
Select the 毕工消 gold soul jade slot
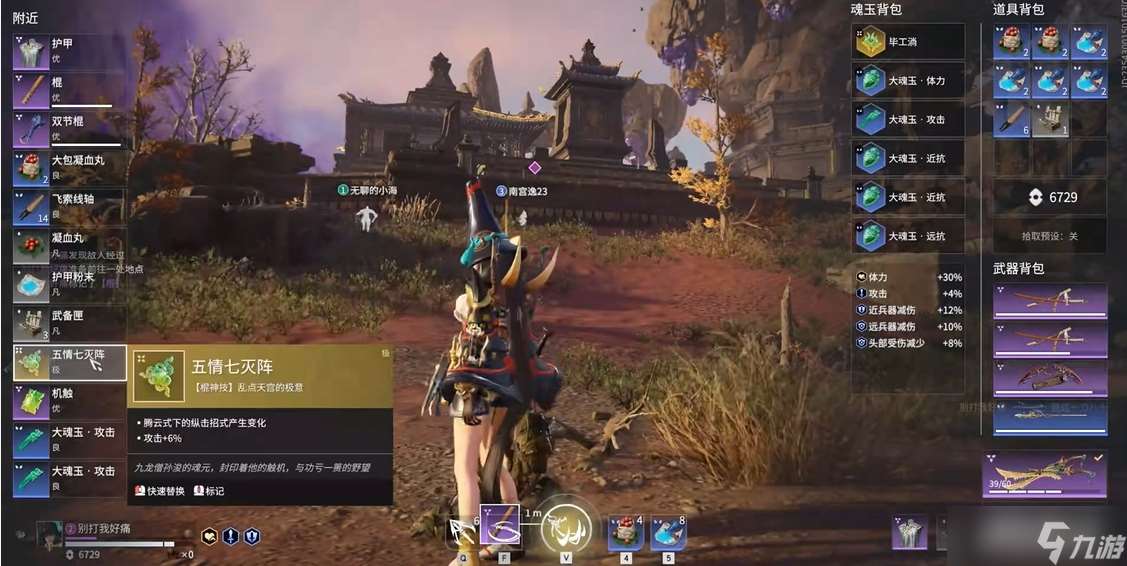(x=908, y=42)
